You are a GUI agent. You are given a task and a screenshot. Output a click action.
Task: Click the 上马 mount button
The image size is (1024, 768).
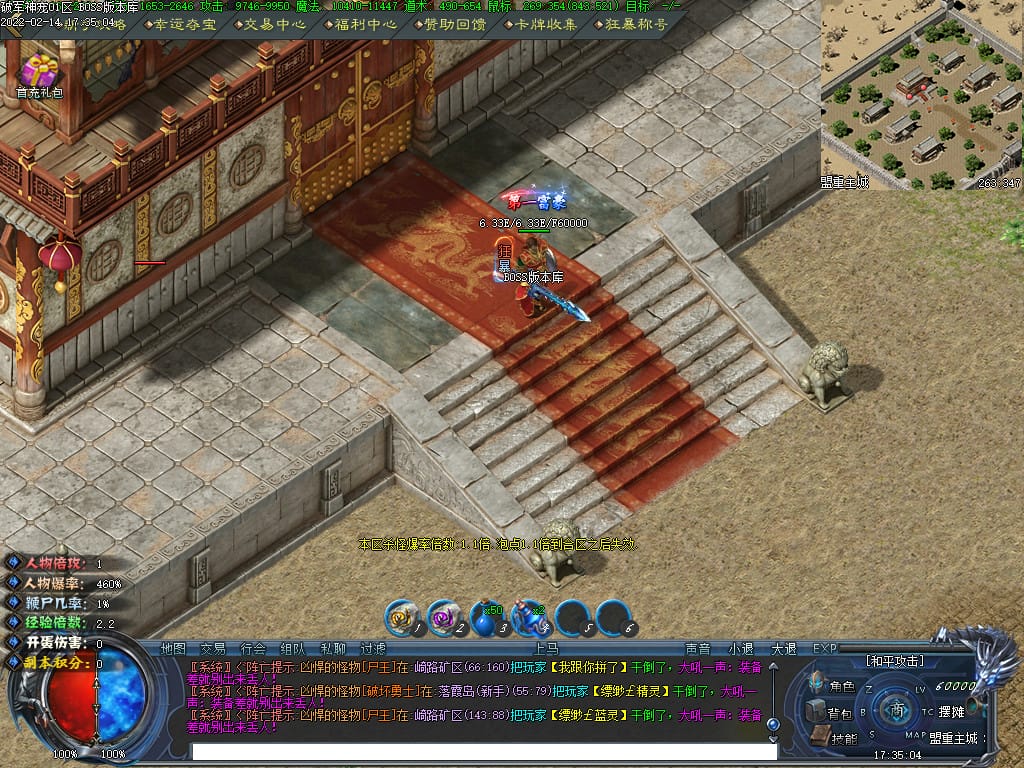(x=546, y=648)
